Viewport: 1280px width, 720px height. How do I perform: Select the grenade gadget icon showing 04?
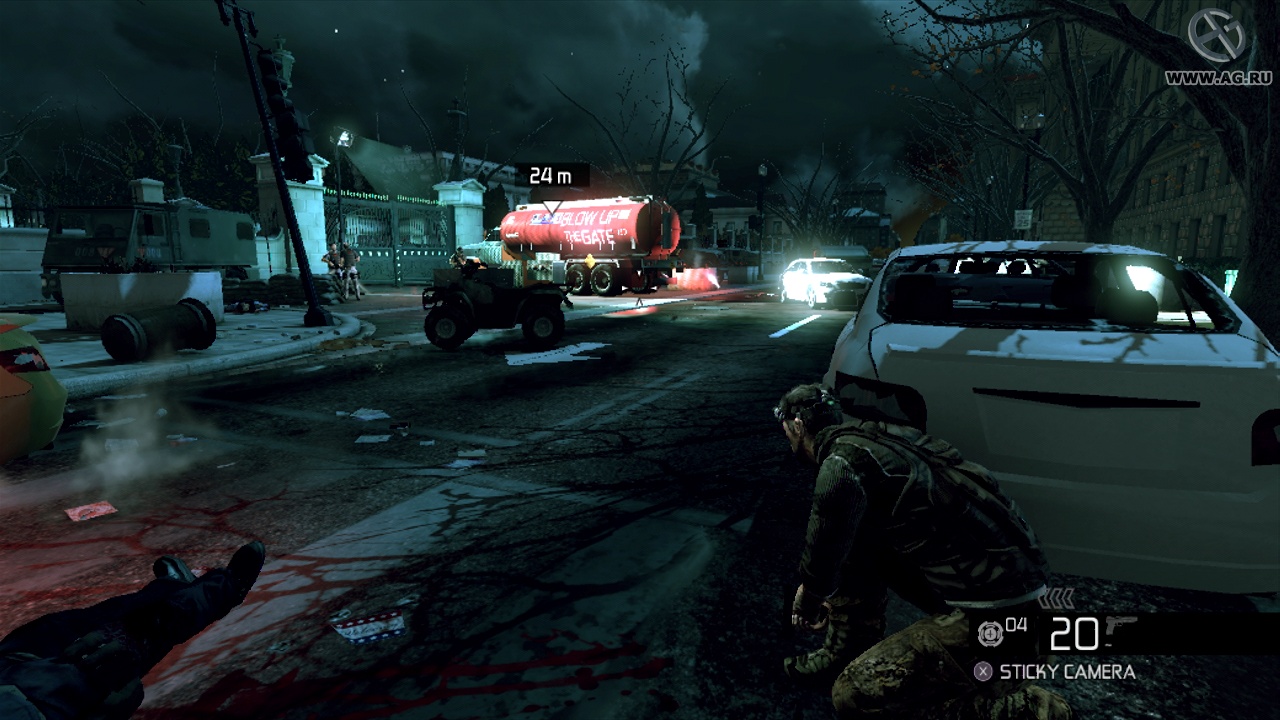(x=990, y=632)
